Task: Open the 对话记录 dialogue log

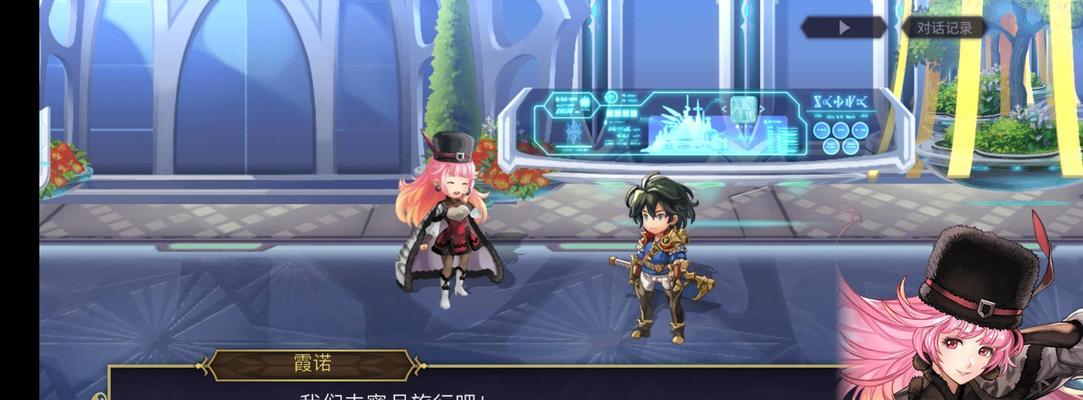Action: (942, 28)
